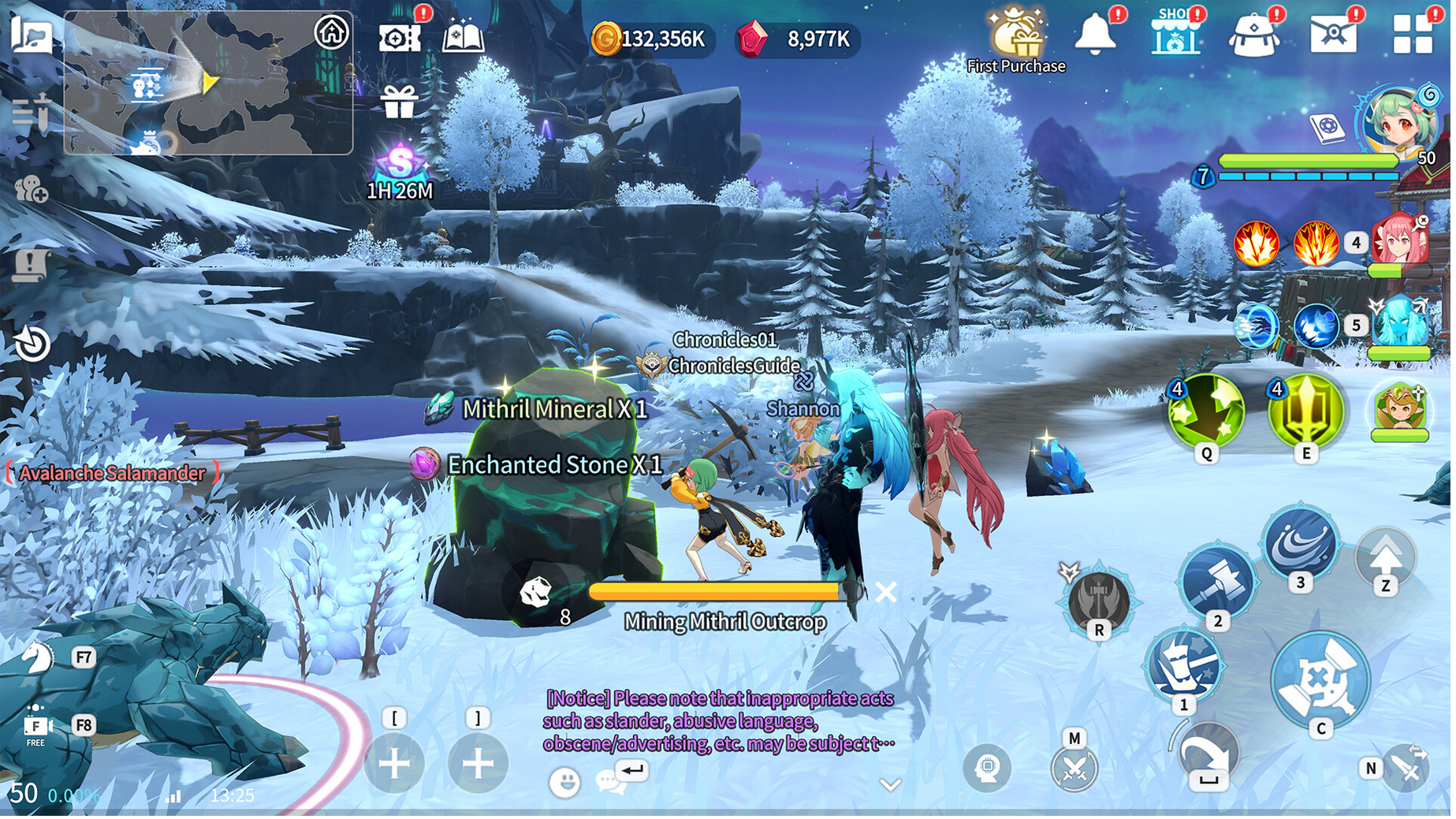Open the Shop

coord(1175,35)
